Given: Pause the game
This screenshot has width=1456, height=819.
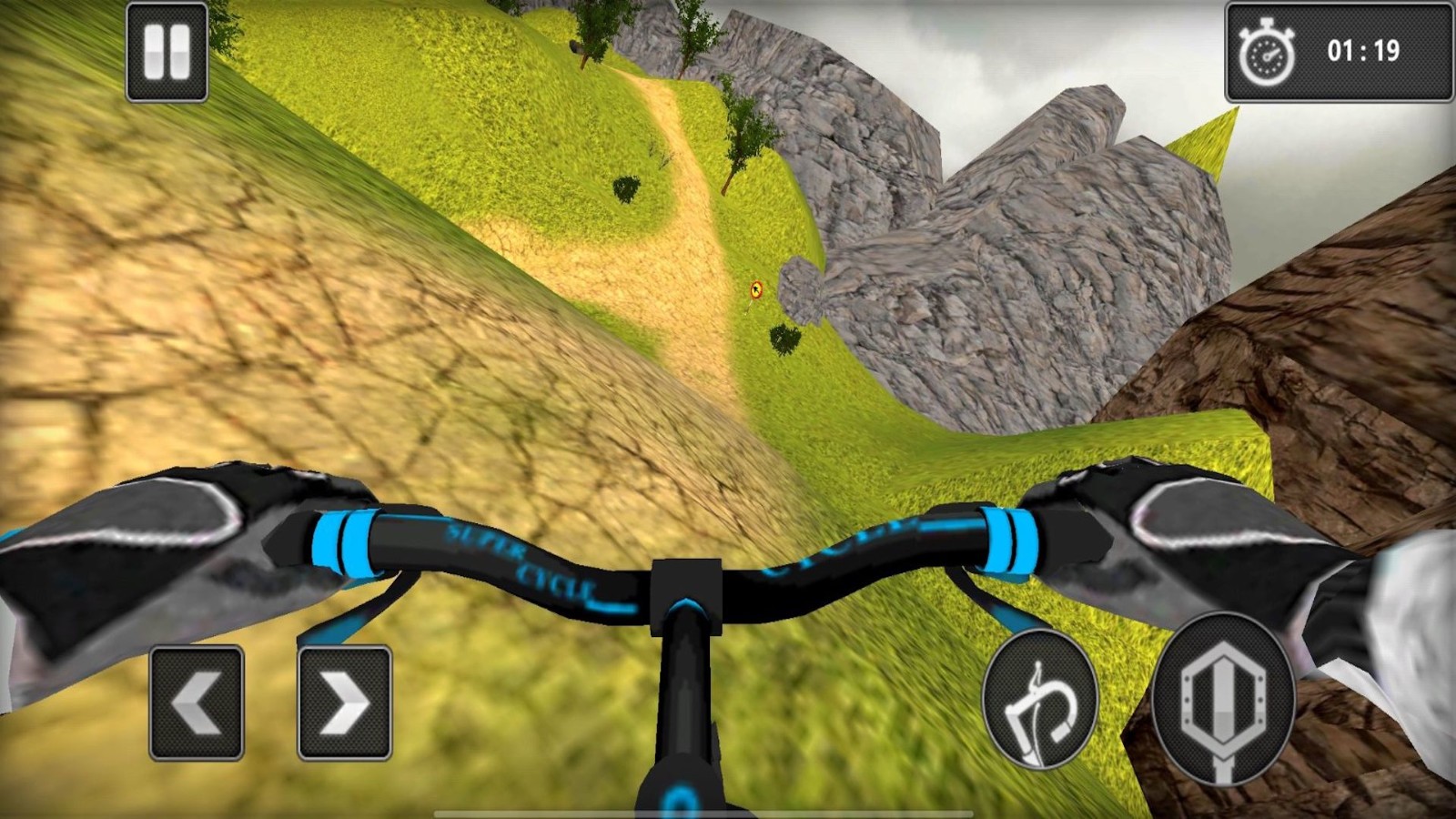Looking at the screenshot, I should (167, 52).
